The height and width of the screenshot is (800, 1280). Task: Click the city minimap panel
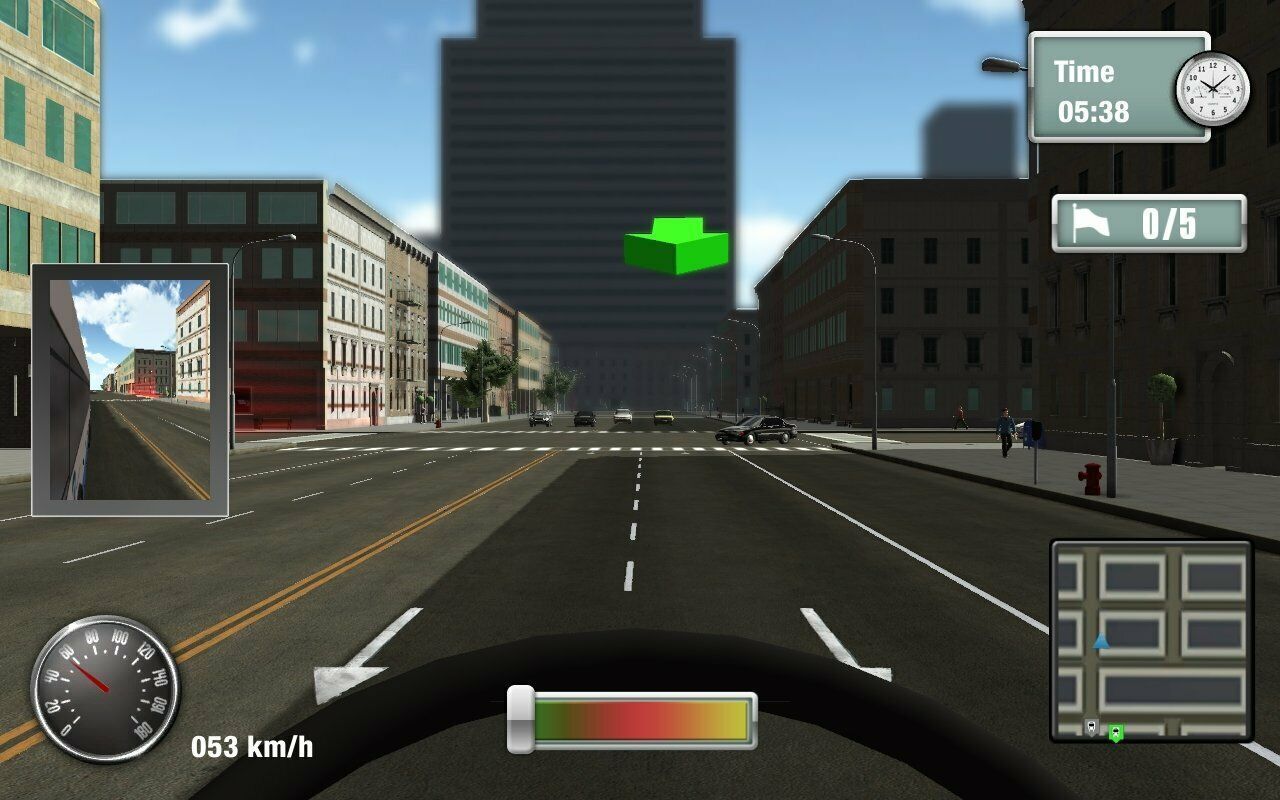tap(1151, 640)
